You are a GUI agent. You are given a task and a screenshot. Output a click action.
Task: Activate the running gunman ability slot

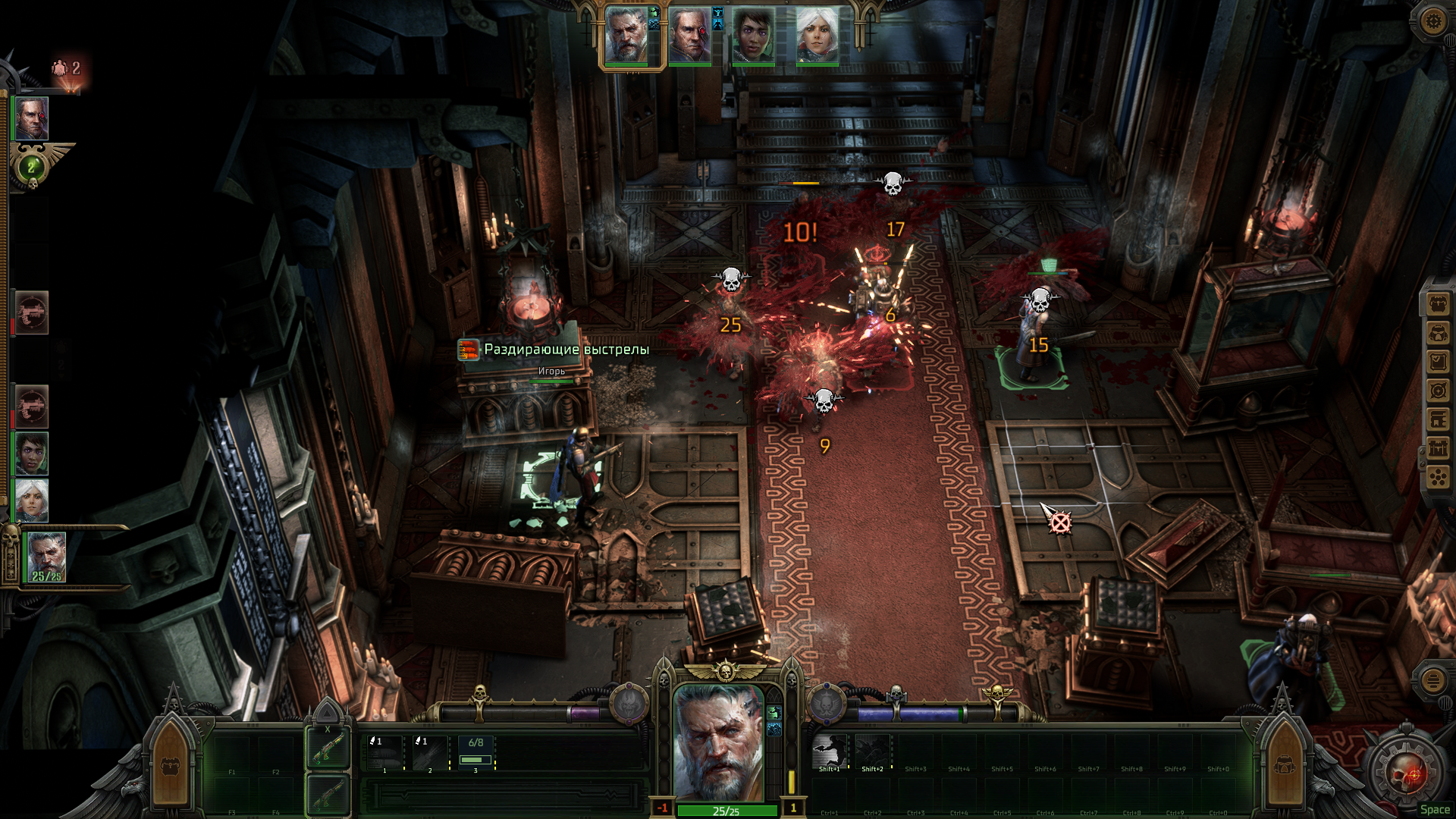click(x=829, y=752)
